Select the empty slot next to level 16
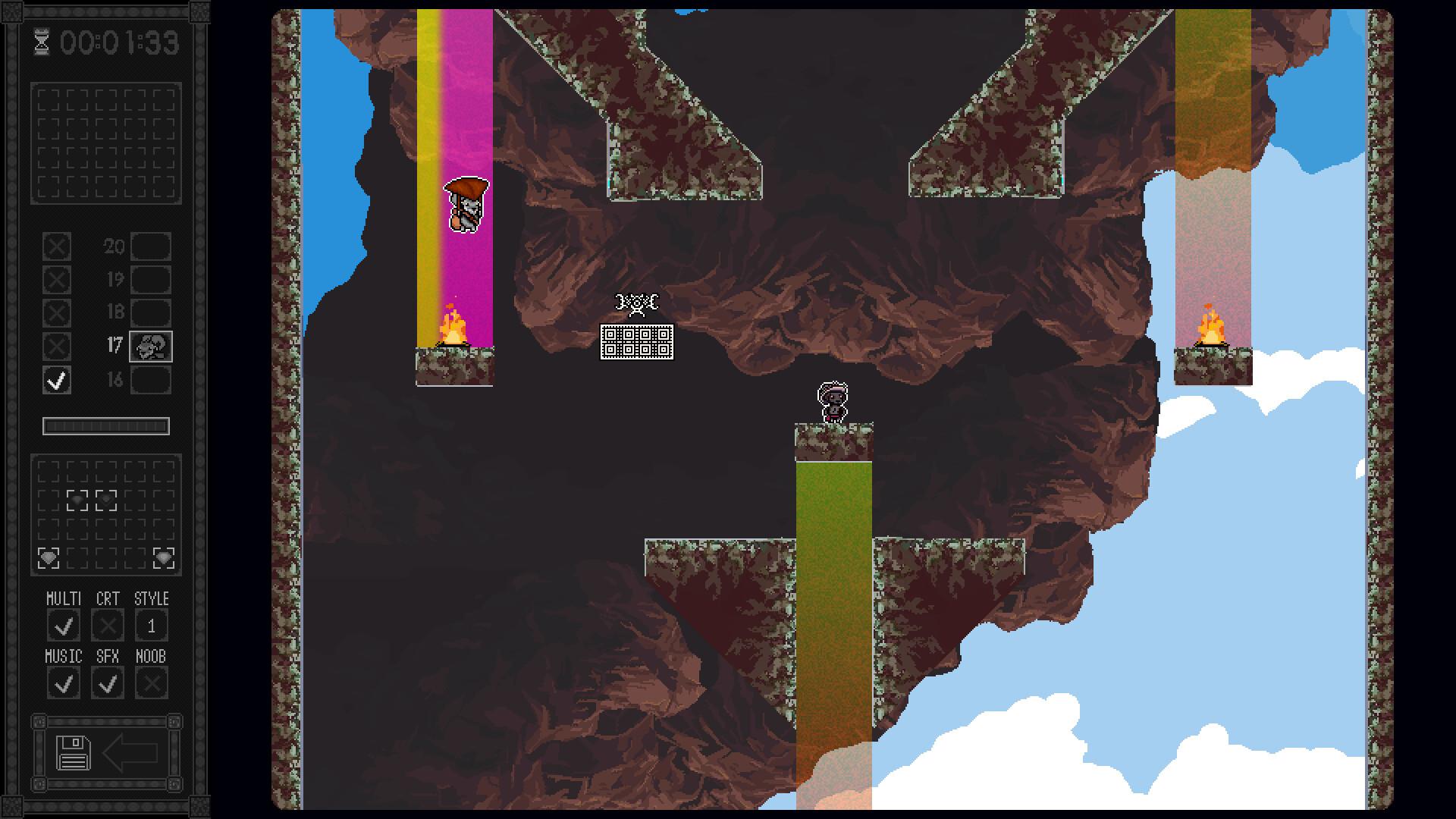 (151, 380)
